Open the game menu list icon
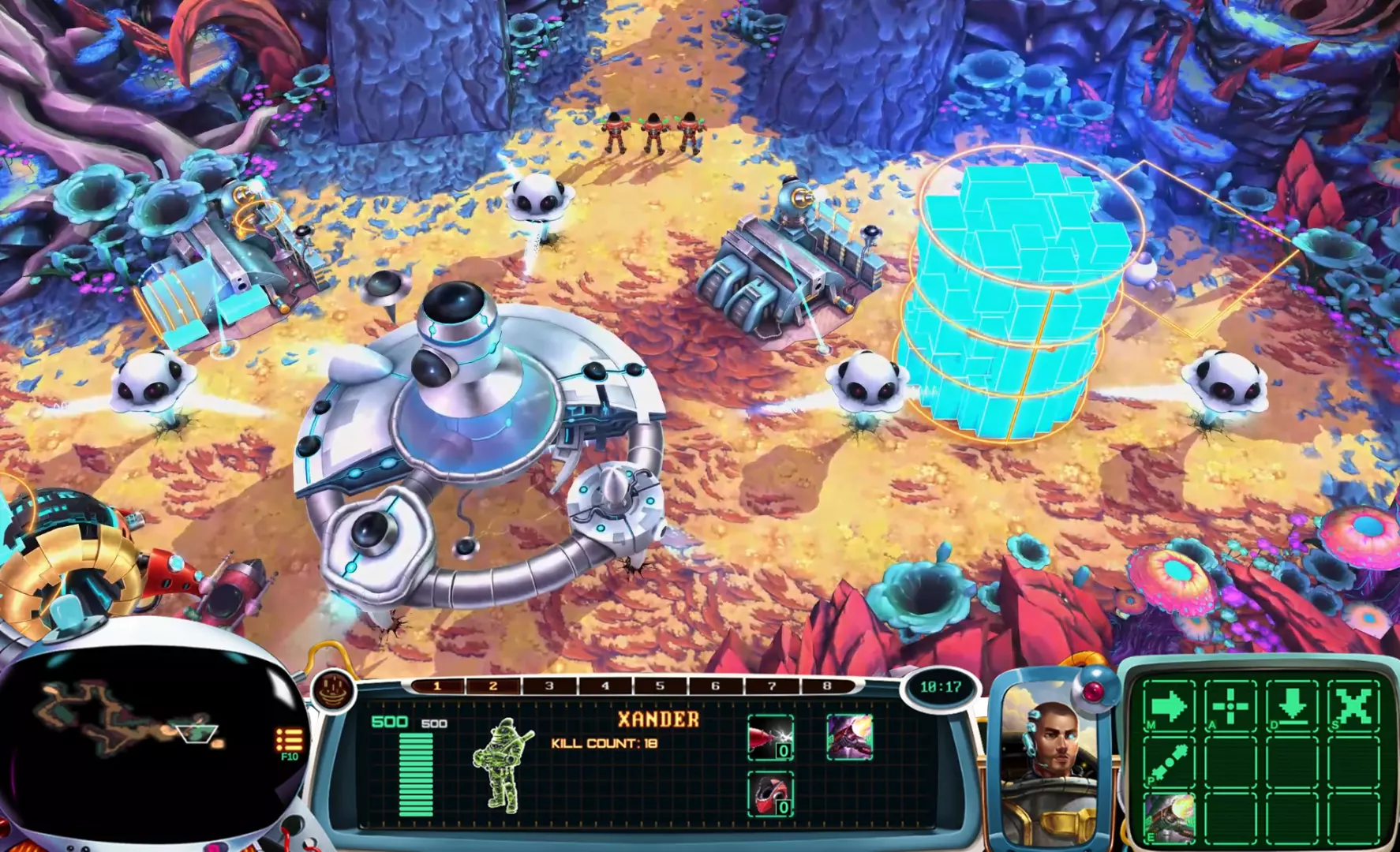 coord(289,742)
